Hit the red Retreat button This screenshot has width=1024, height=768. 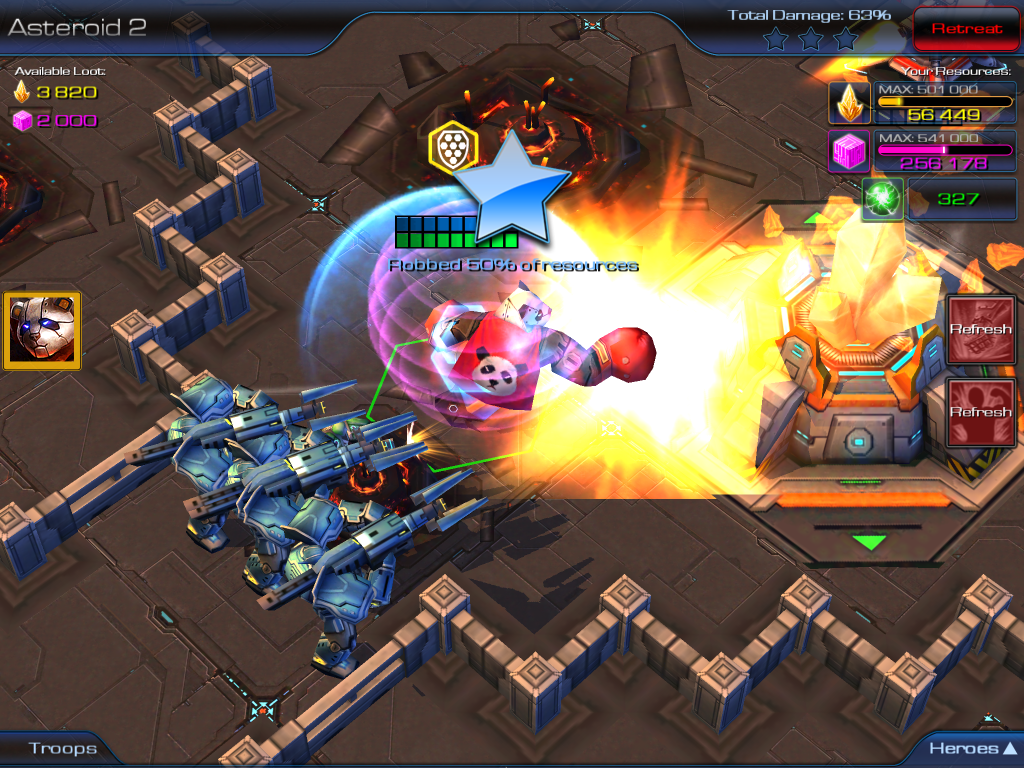[x=966, y=29]
